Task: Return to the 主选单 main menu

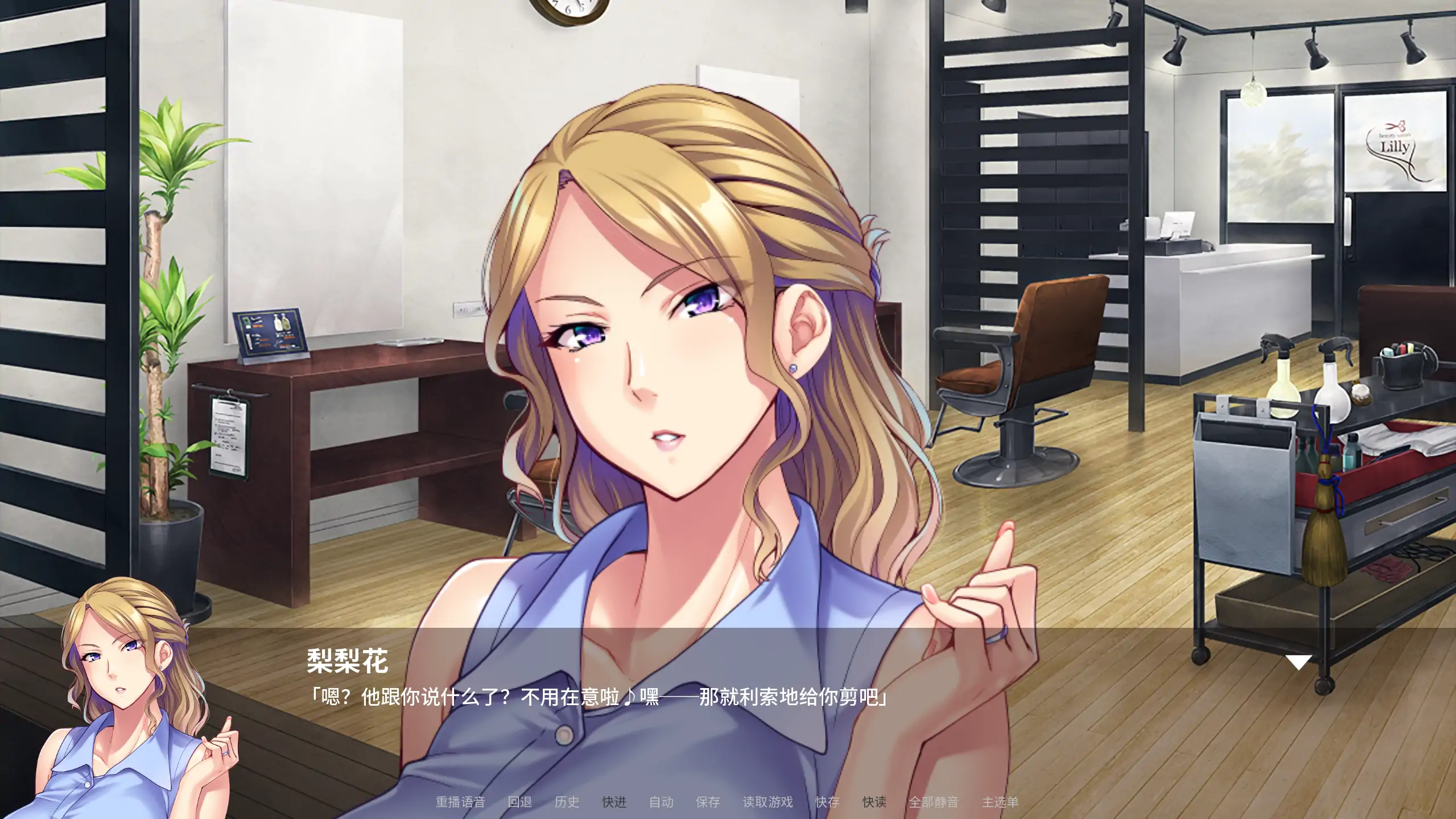Action: click(x=1001, y=802)
